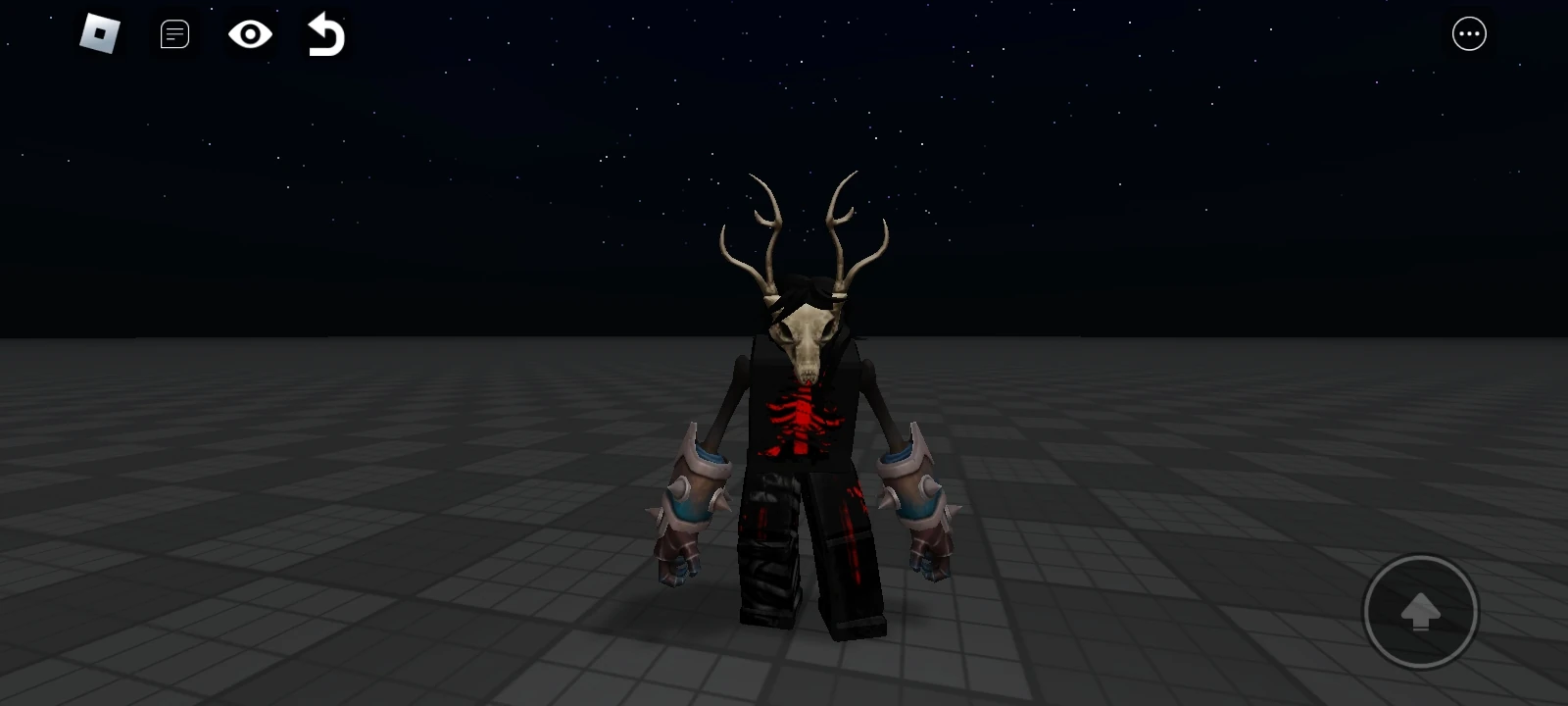This screenshot has height=706, width=1568.
Task: Toggle avatar view using eye icon
Action: pos(249,33)
